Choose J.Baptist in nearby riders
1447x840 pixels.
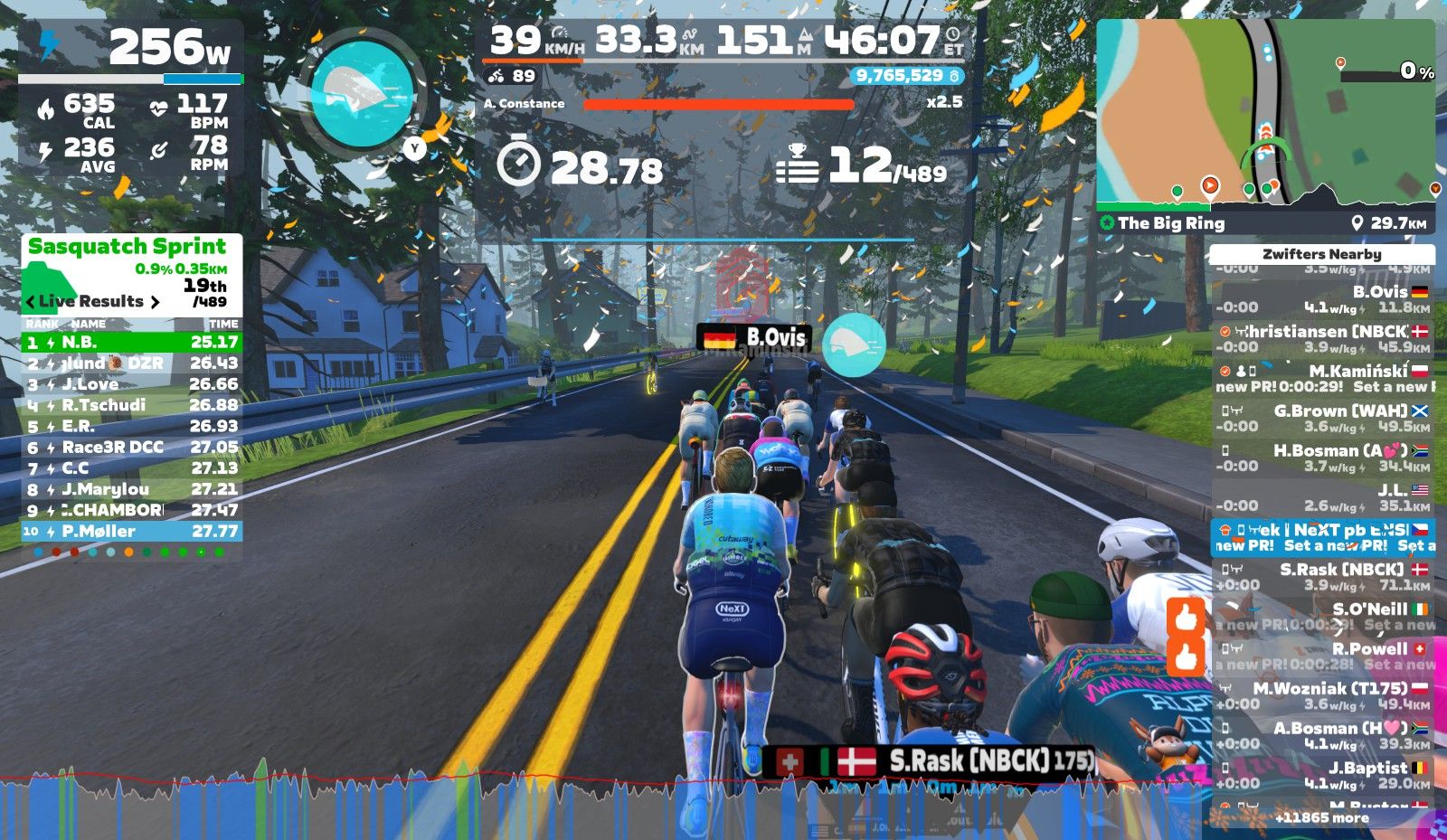click(1322, 775)
